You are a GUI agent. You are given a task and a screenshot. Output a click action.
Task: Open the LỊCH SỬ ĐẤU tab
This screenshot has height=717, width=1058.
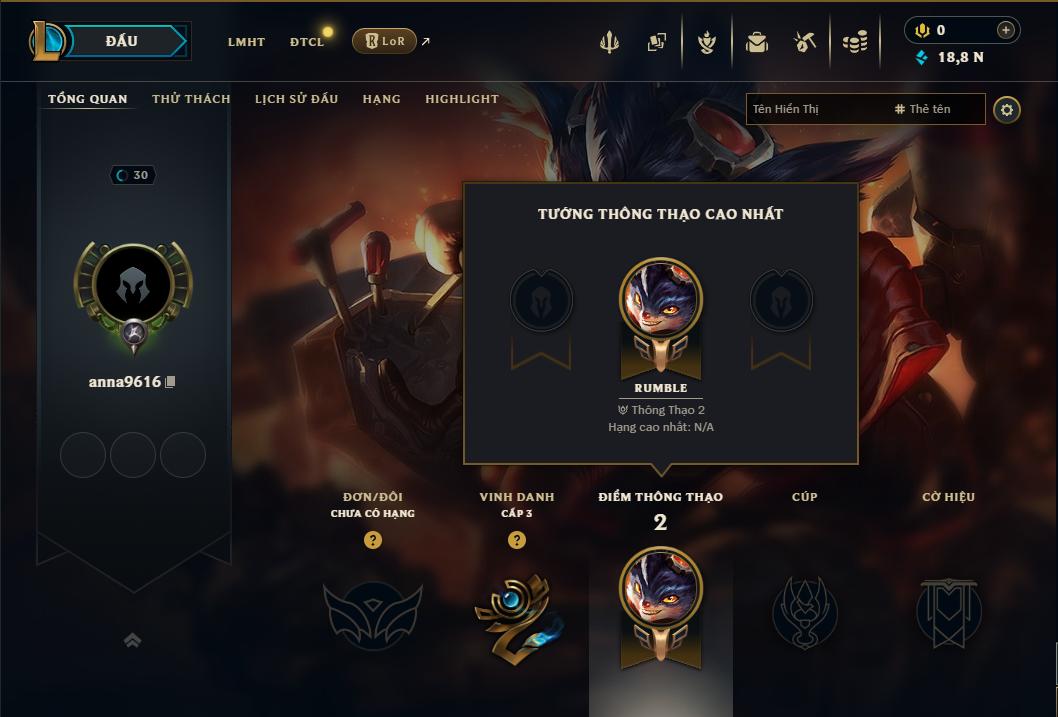[296, 99]
